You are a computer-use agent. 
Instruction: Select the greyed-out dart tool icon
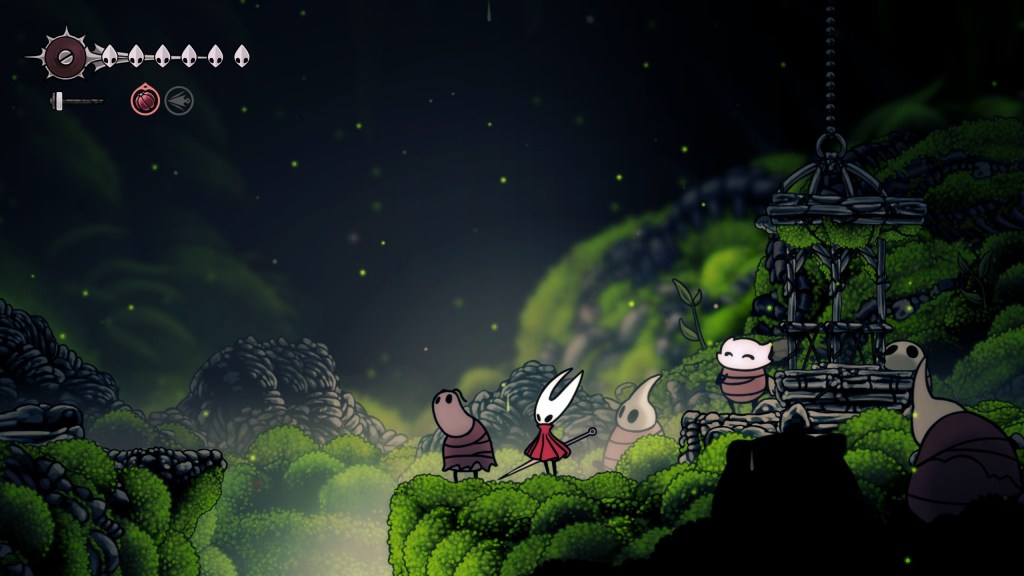coord(179,100)
